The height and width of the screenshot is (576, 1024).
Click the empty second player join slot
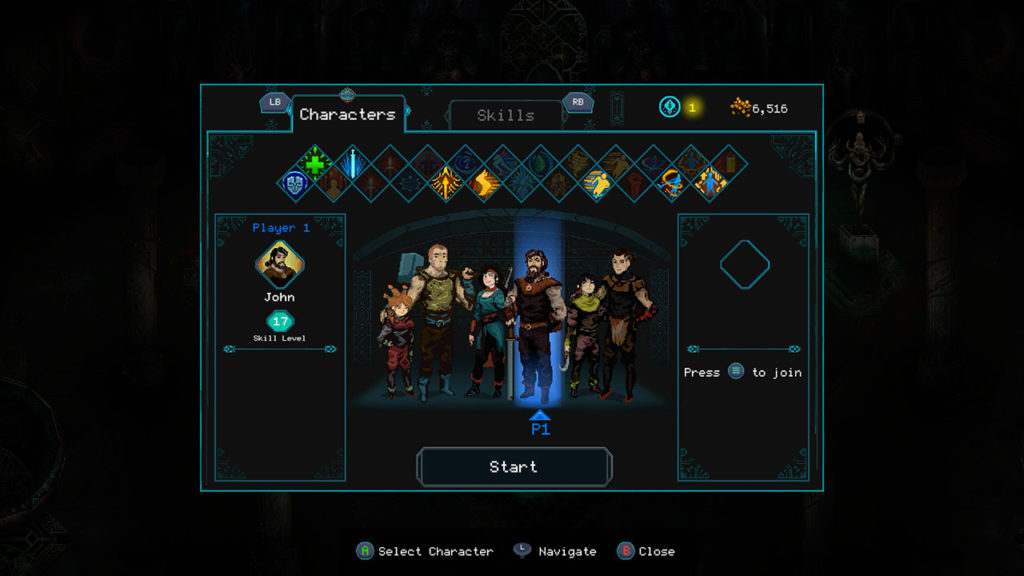[x=744, y=265]
